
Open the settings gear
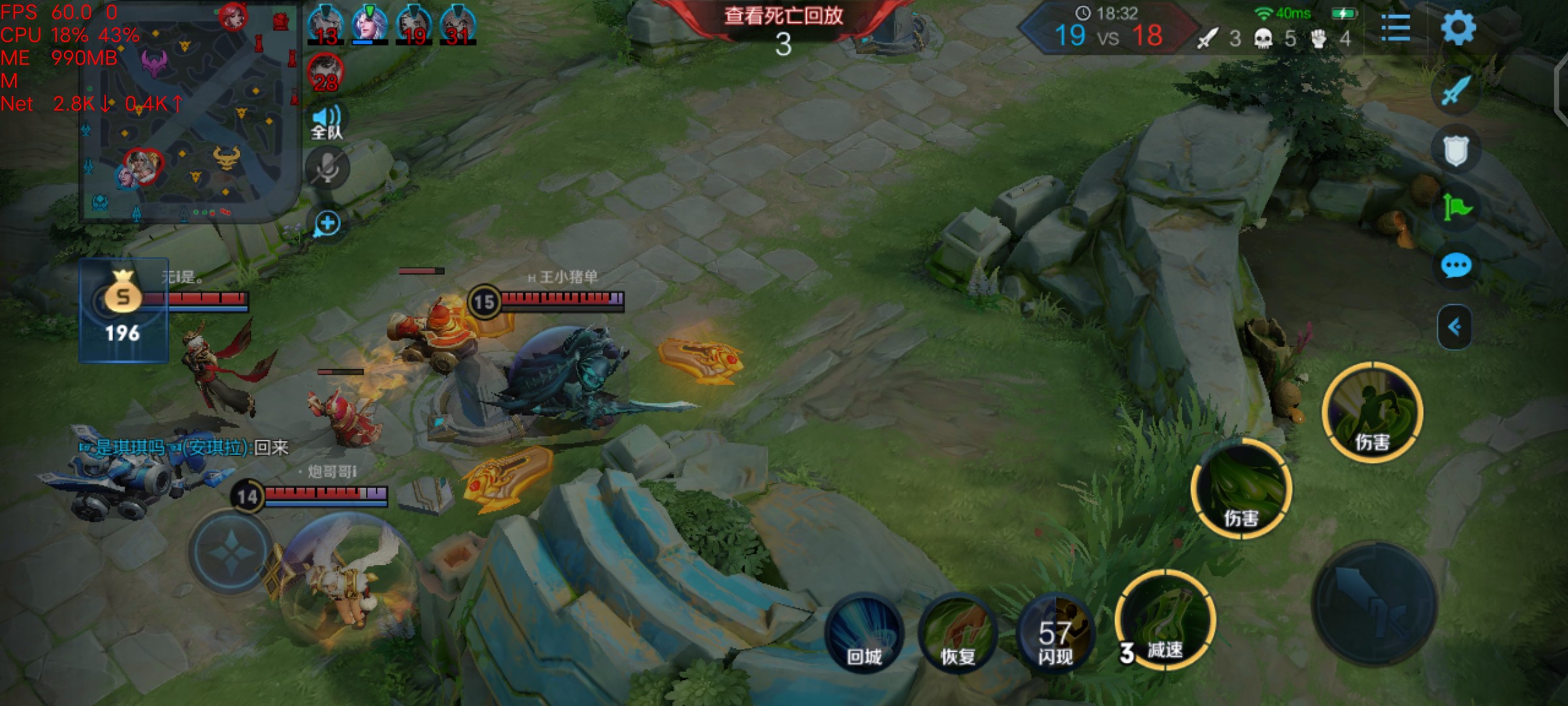[1458, 27]
